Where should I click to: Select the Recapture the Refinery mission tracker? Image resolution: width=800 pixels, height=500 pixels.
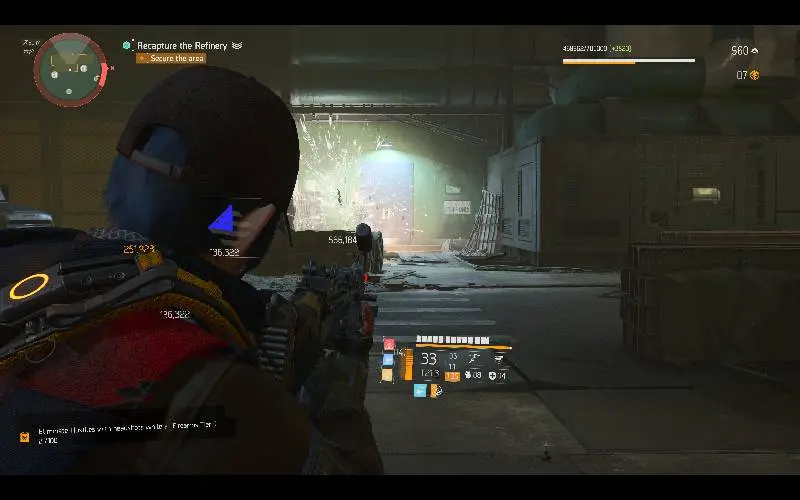189,45
